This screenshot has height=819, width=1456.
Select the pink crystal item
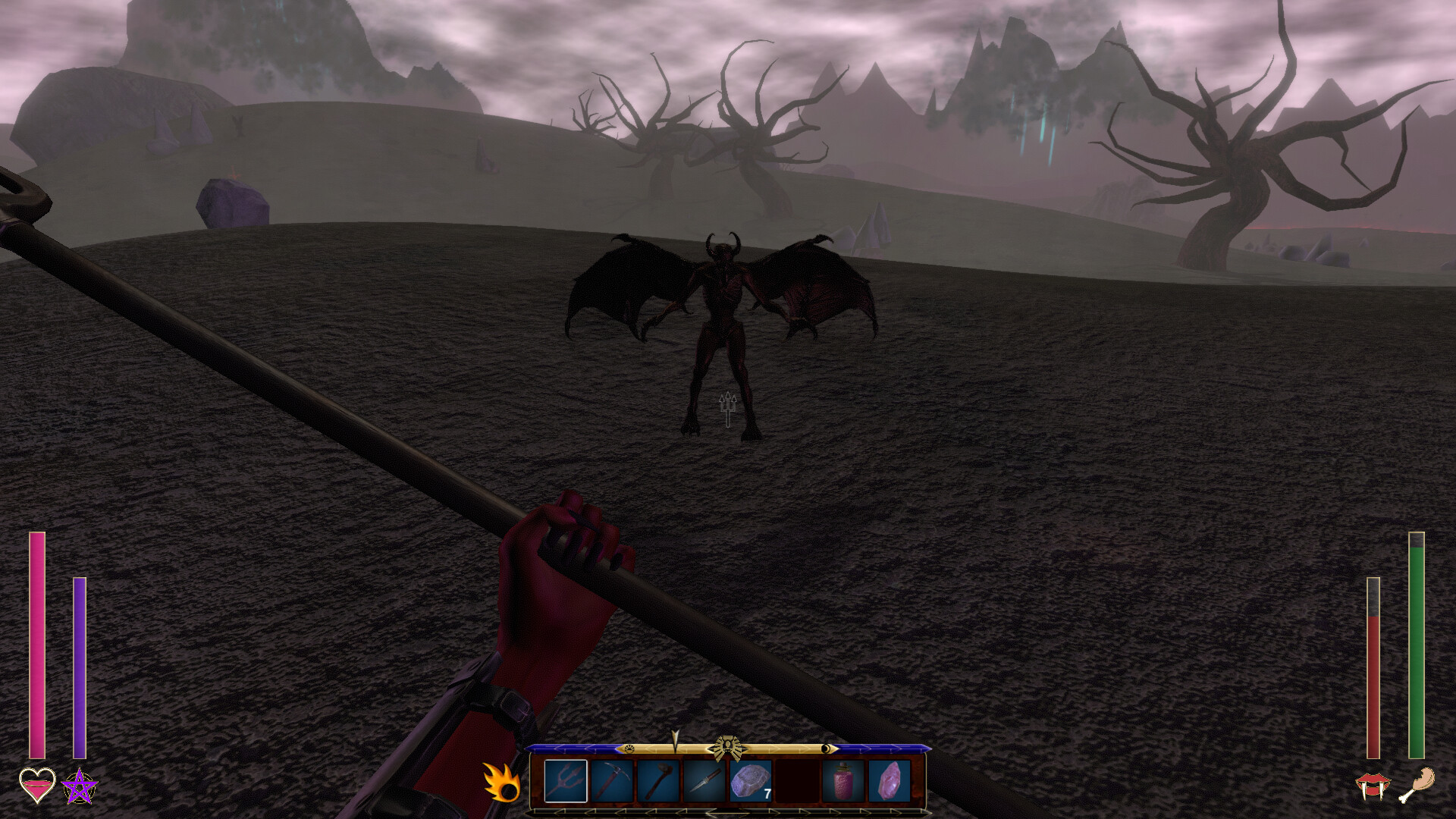coord(889,781)
